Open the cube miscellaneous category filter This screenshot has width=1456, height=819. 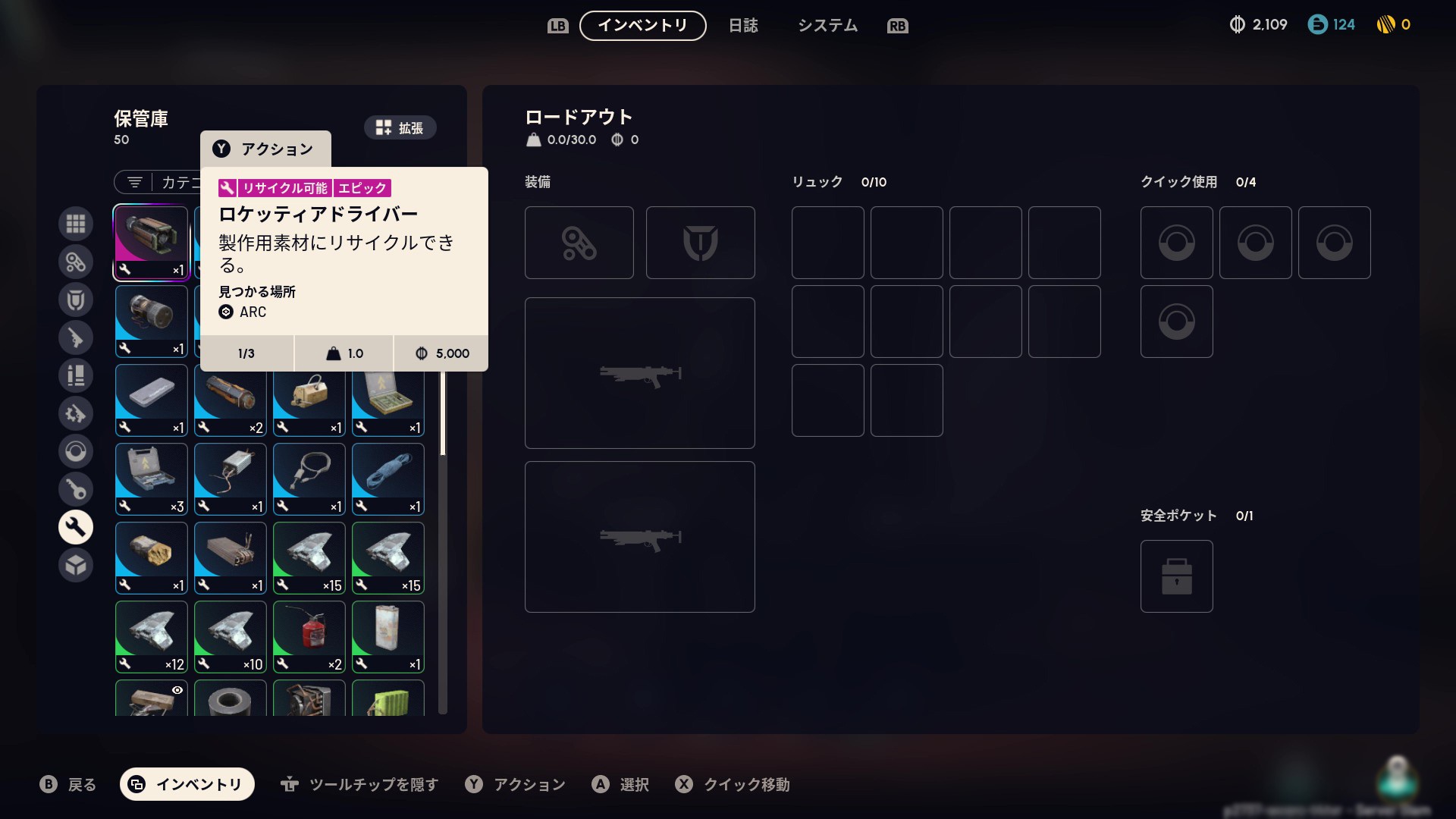[76, 565]
